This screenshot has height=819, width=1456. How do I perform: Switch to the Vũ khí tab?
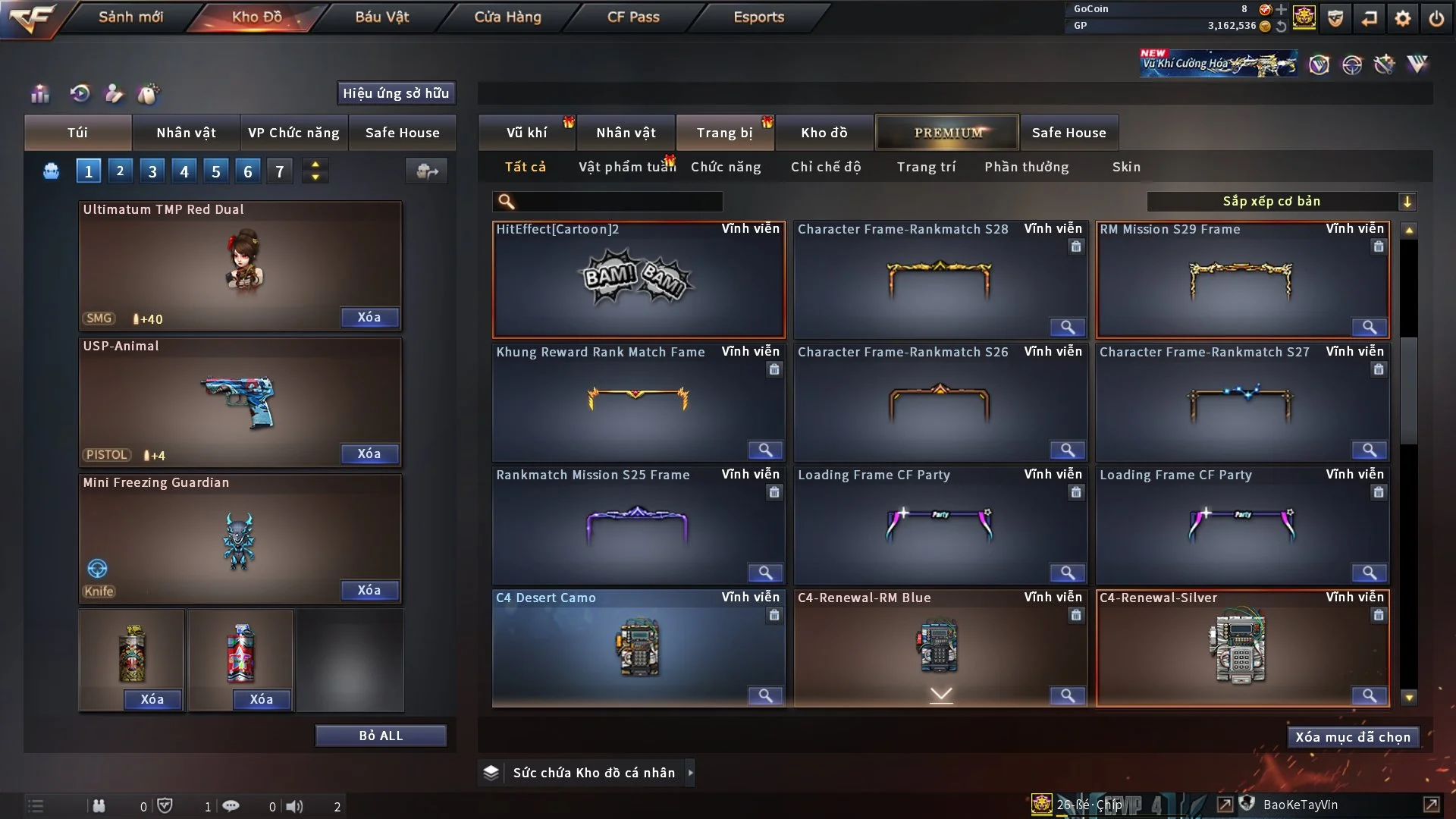(x=526, y=133)
